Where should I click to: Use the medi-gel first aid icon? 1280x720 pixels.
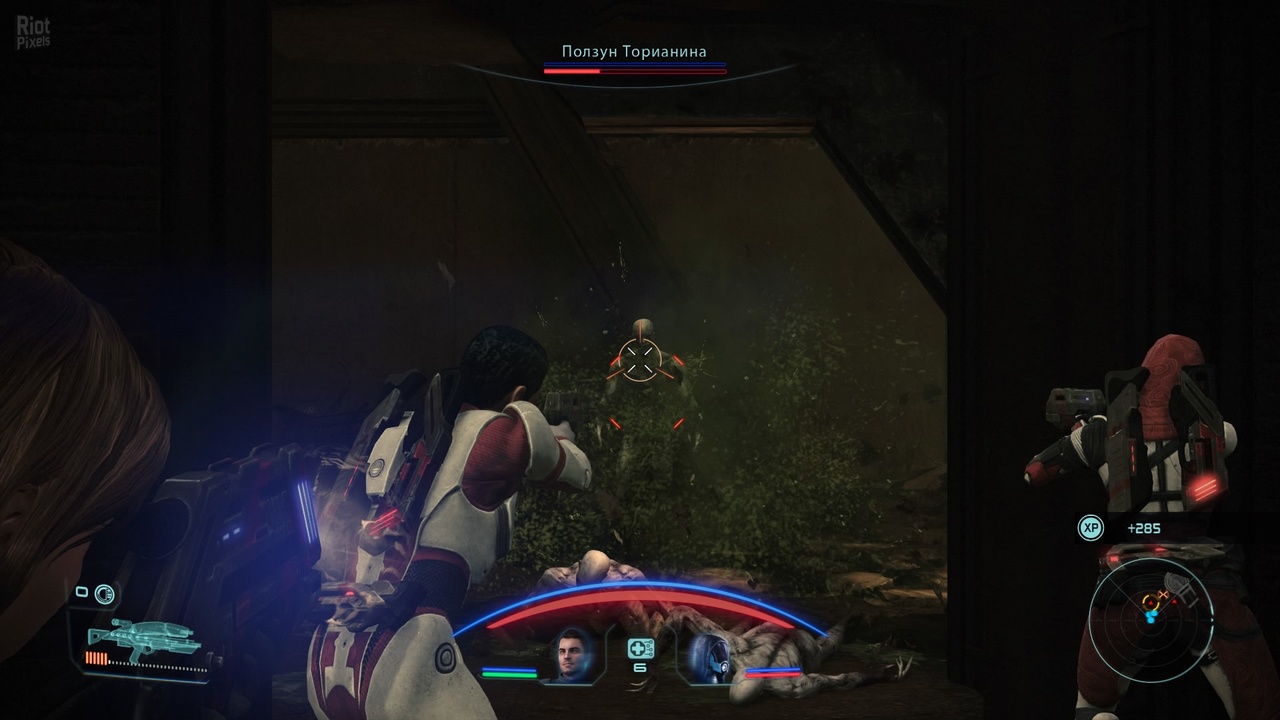(641, 648)
